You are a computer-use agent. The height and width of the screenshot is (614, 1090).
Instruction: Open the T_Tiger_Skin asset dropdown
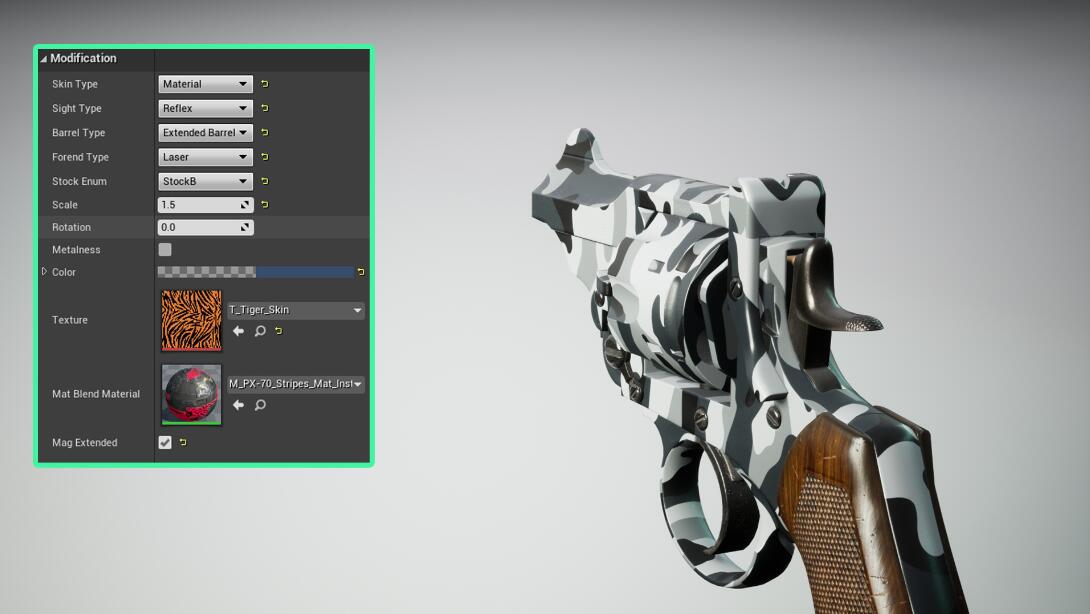point(296,310)
